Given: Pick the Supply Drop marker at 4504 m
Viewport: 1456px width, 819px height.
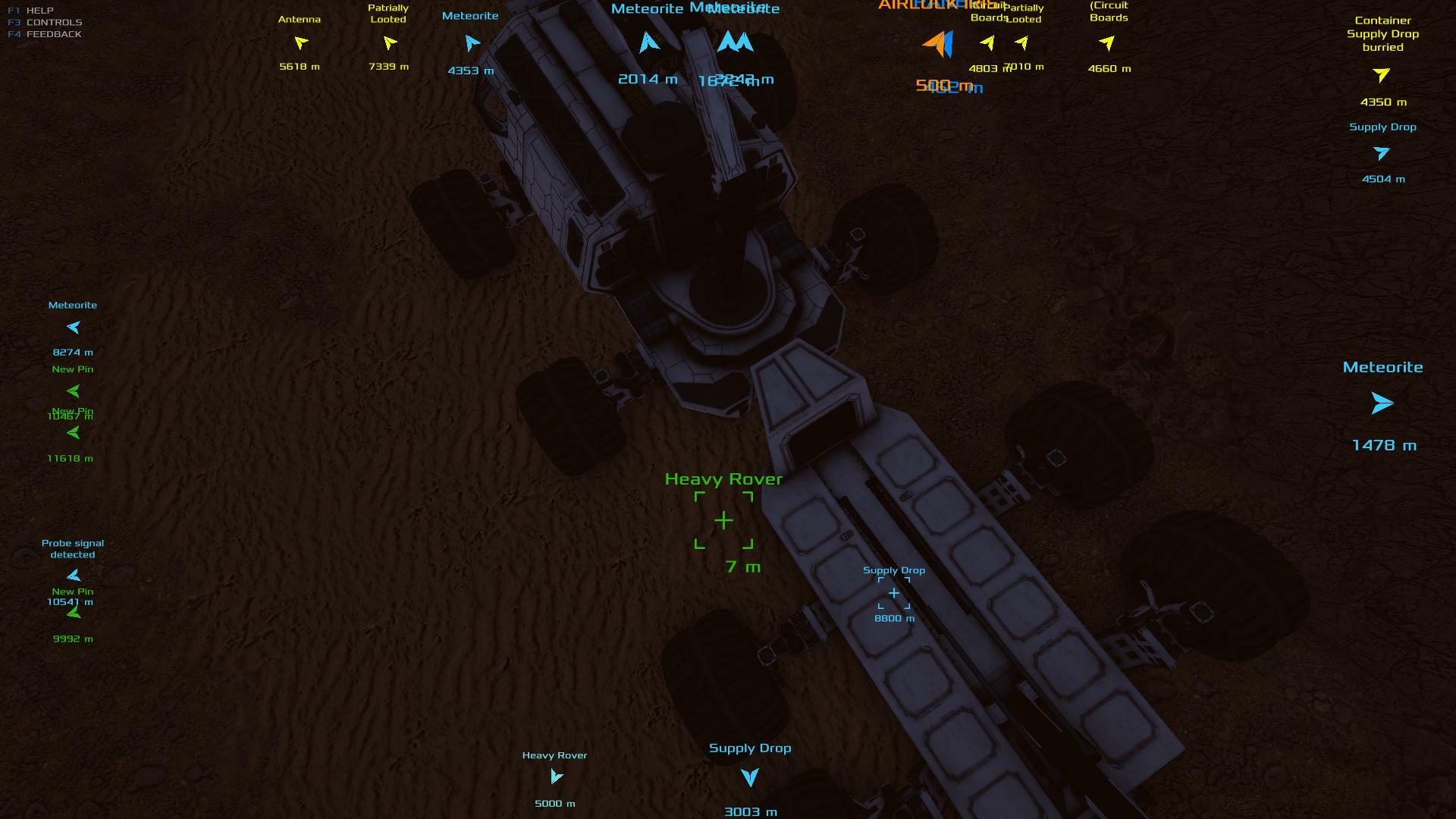Looking at the screenshot, I should click(1381, 154).
